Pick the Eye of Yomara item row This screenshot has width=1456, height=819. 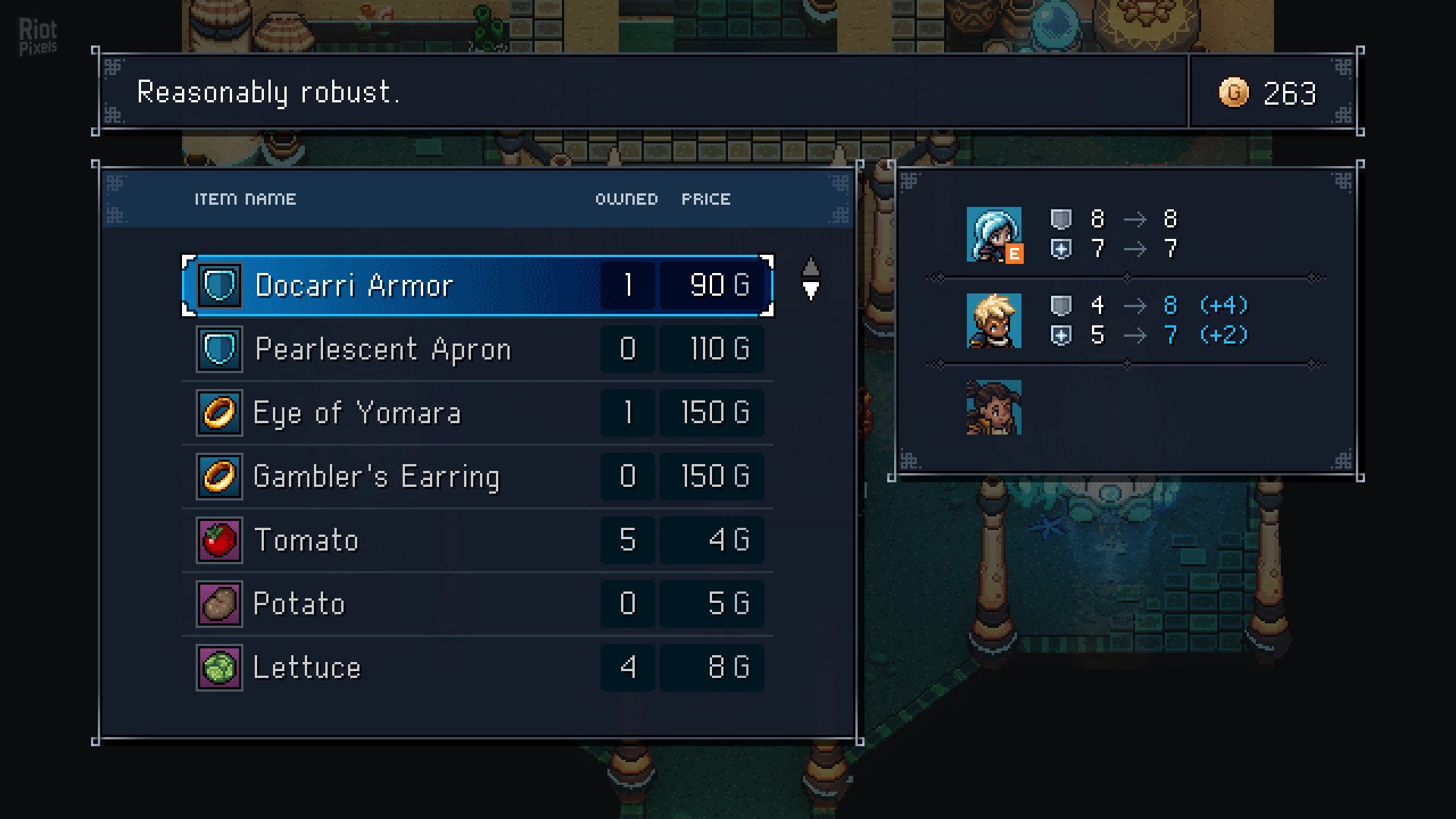tap(478, 413)
